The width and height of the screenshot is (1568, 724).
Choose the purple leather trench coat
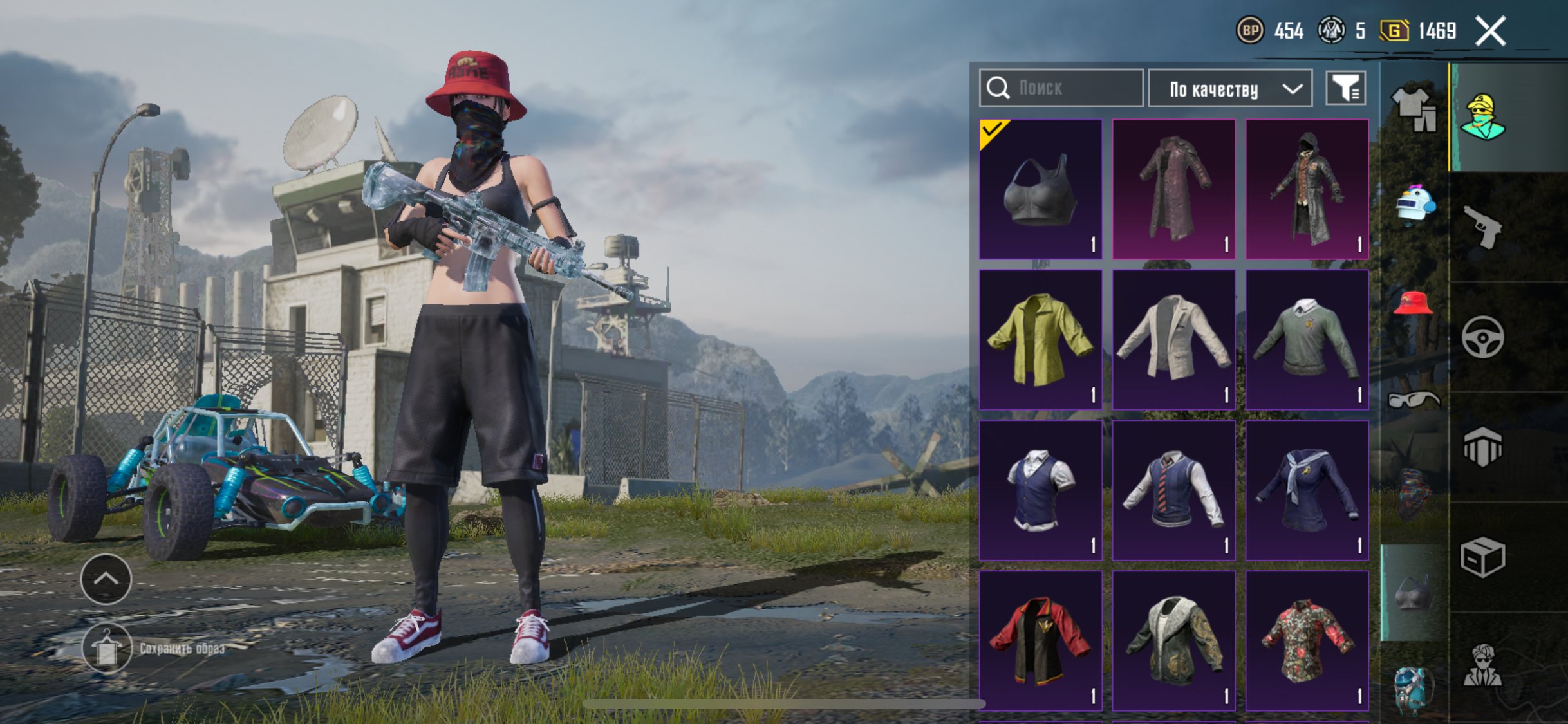(1173, 189)
